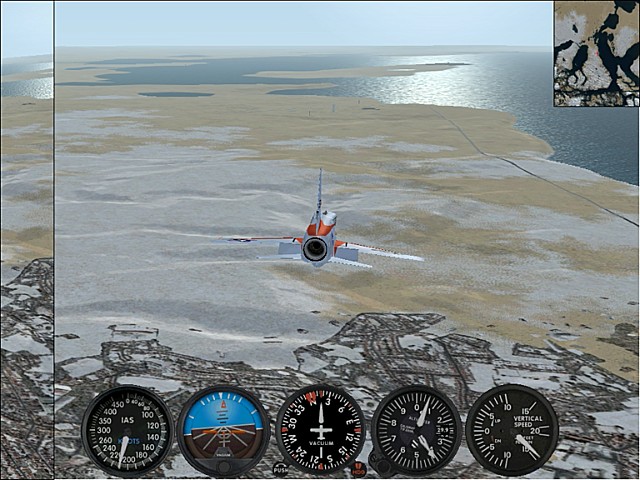The height and width of the screenshot is (480, 640).
Task: Click the vacuum heading indicator compass
Action: click(320, 430)
